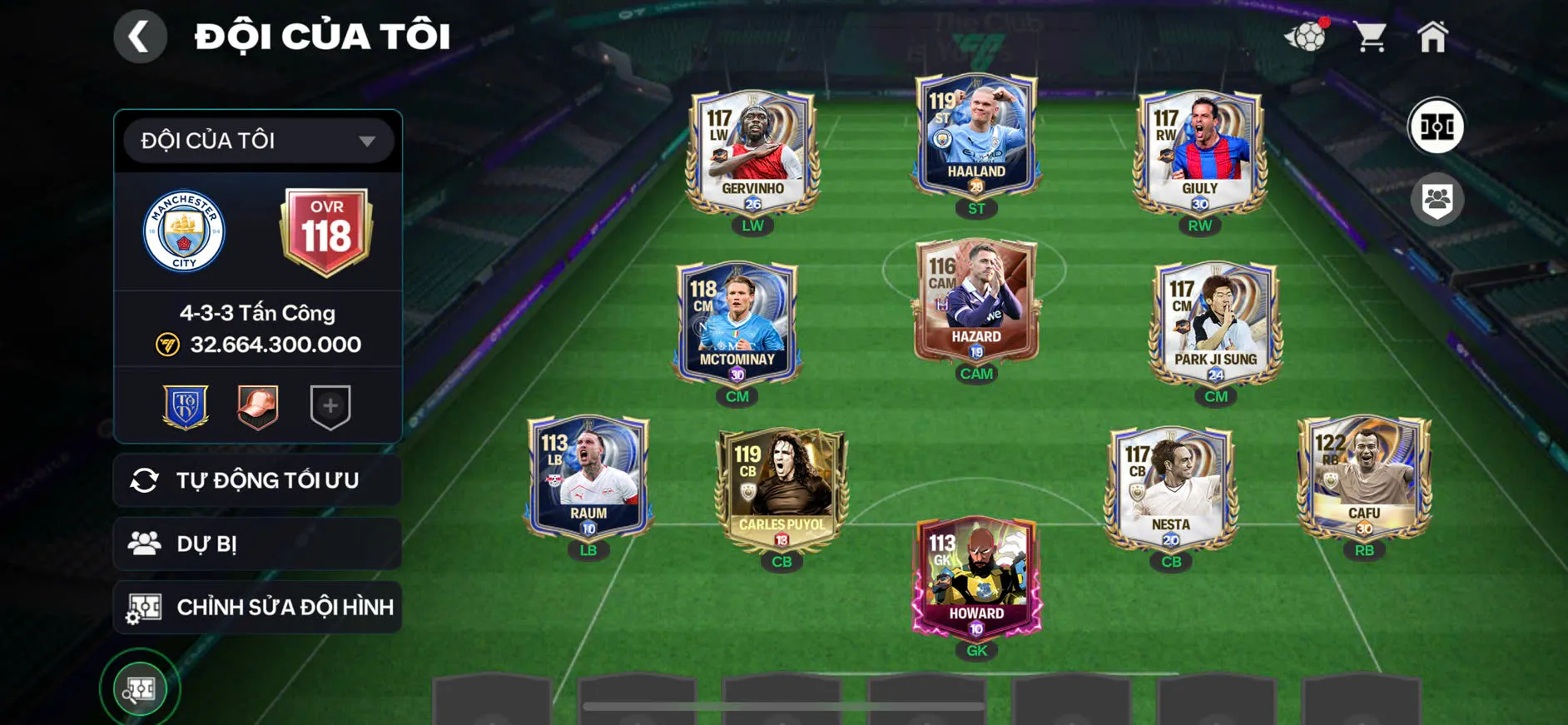Go back using the arrow button
Image resolution: width=1568 pixels, height=725 pixels.
pos(140,37)
